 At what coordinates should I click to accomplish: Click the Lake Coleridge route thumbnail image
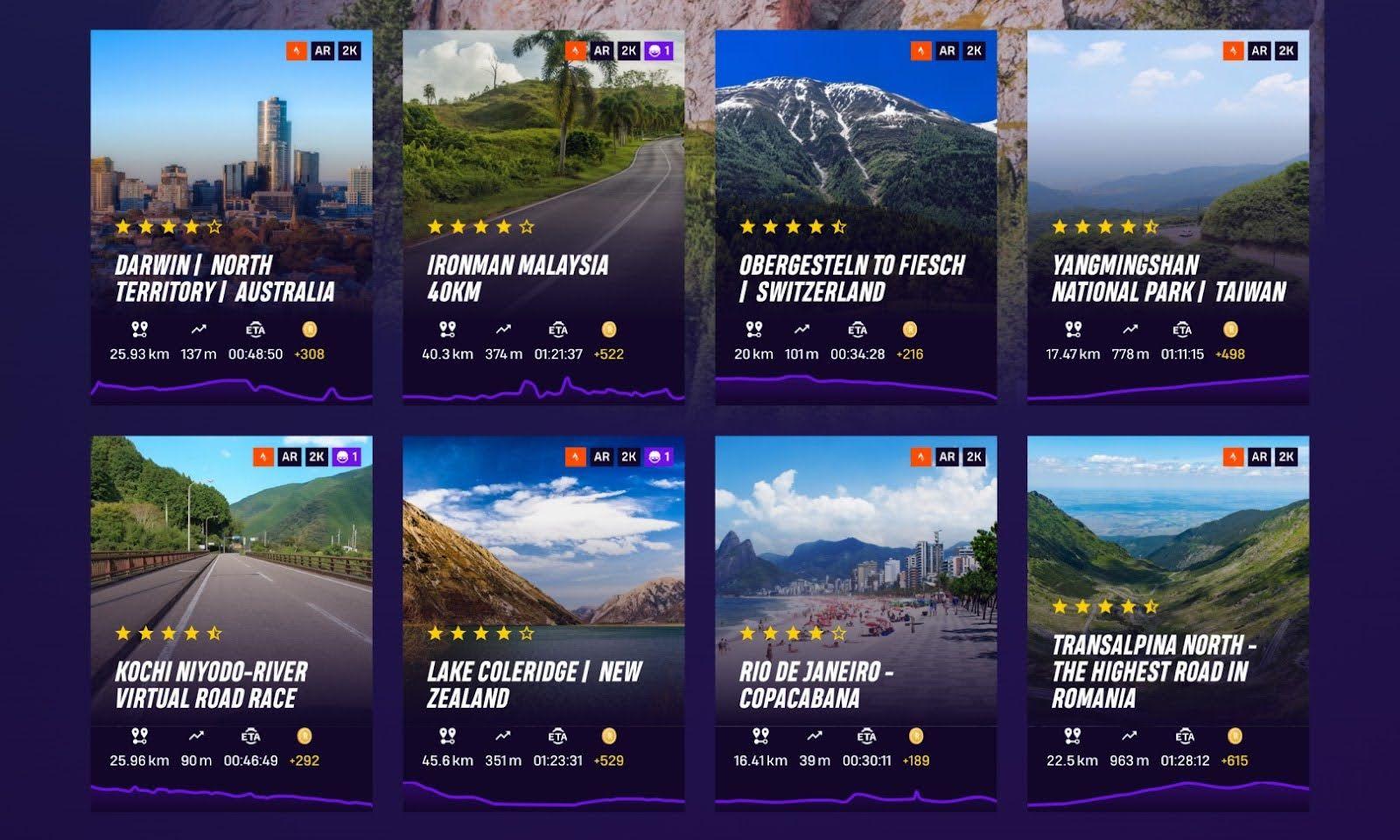click(x=547, y=542)
